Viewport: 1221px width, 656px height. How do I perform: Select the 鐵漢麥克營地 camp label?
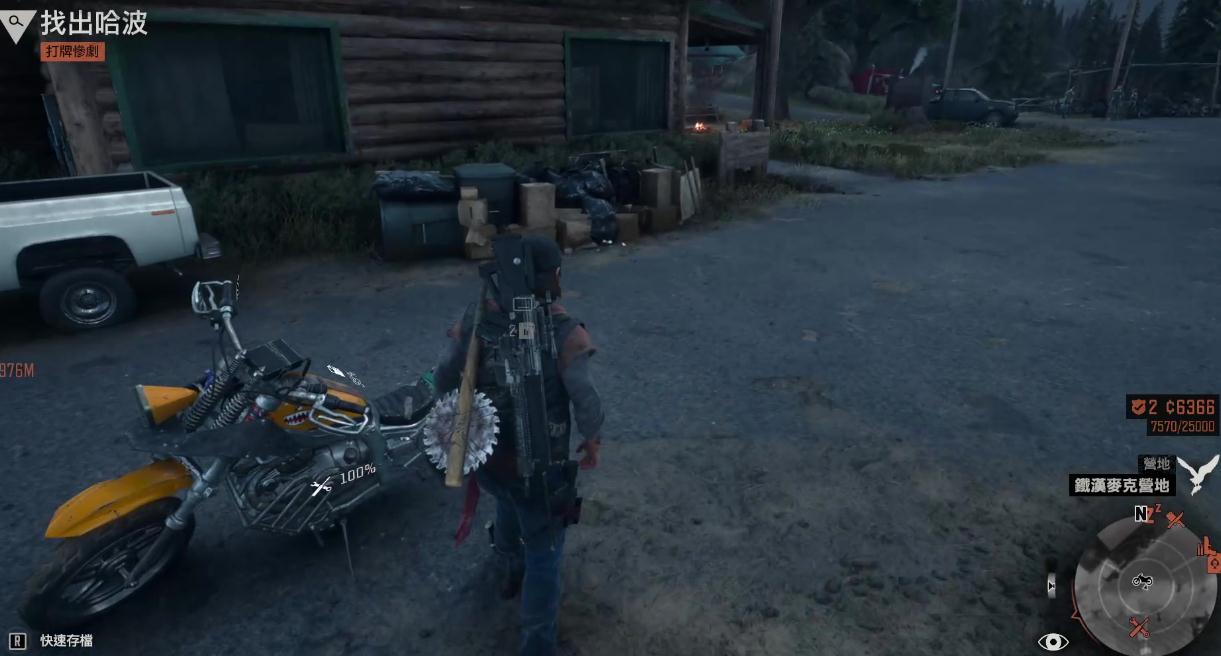point(1122,485)
